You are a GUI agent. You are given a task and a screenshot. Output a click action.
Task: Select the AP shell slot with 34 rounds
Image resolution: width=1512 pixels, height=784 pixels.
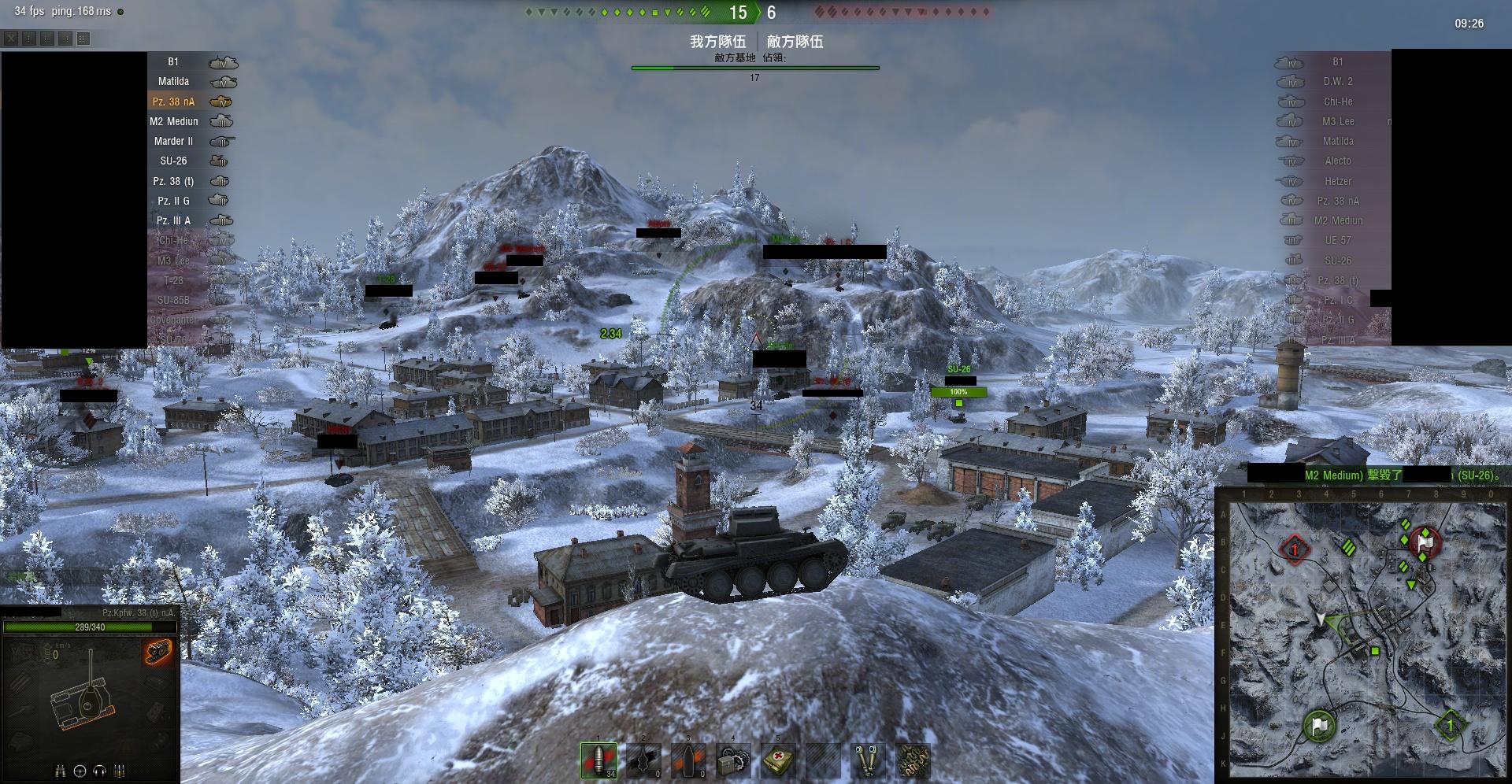[598, 760]
